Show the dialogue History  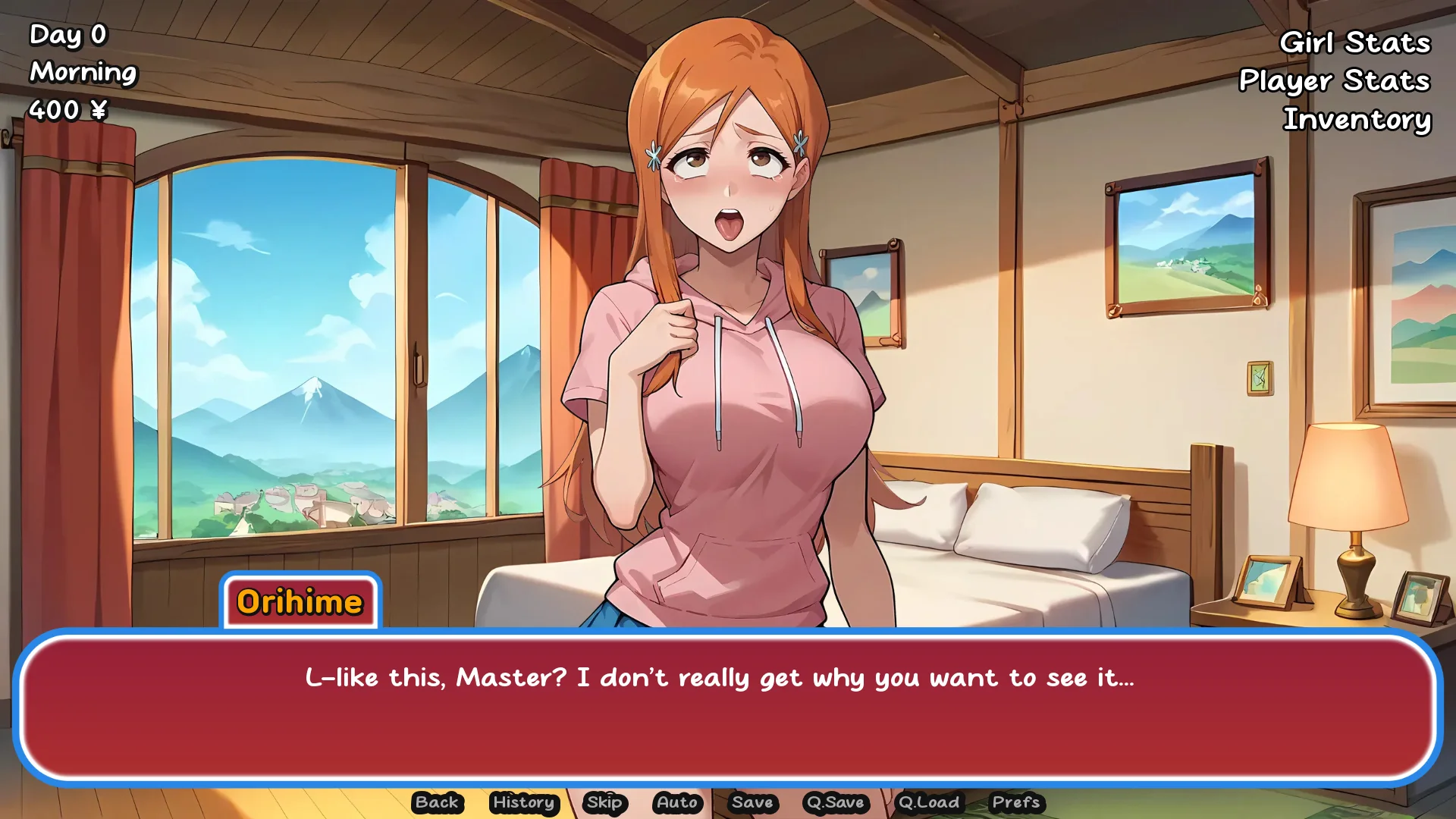point(523,802)
